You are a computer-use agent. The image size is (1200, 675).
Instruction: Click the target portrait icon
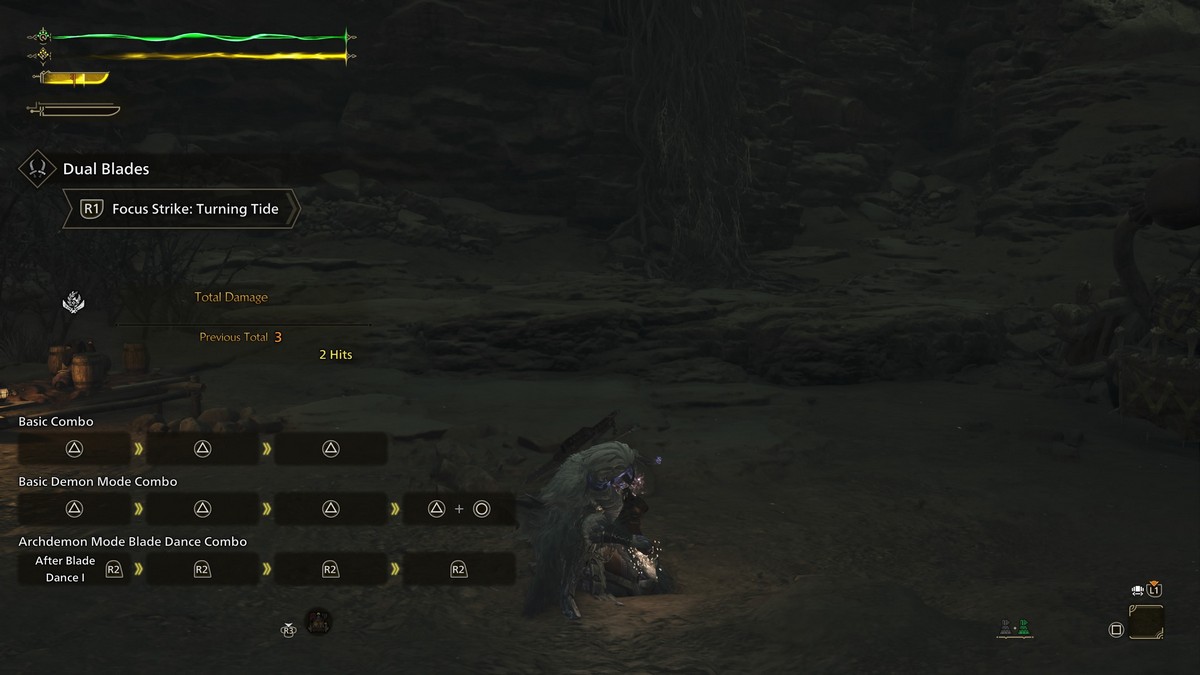point(318,621)
